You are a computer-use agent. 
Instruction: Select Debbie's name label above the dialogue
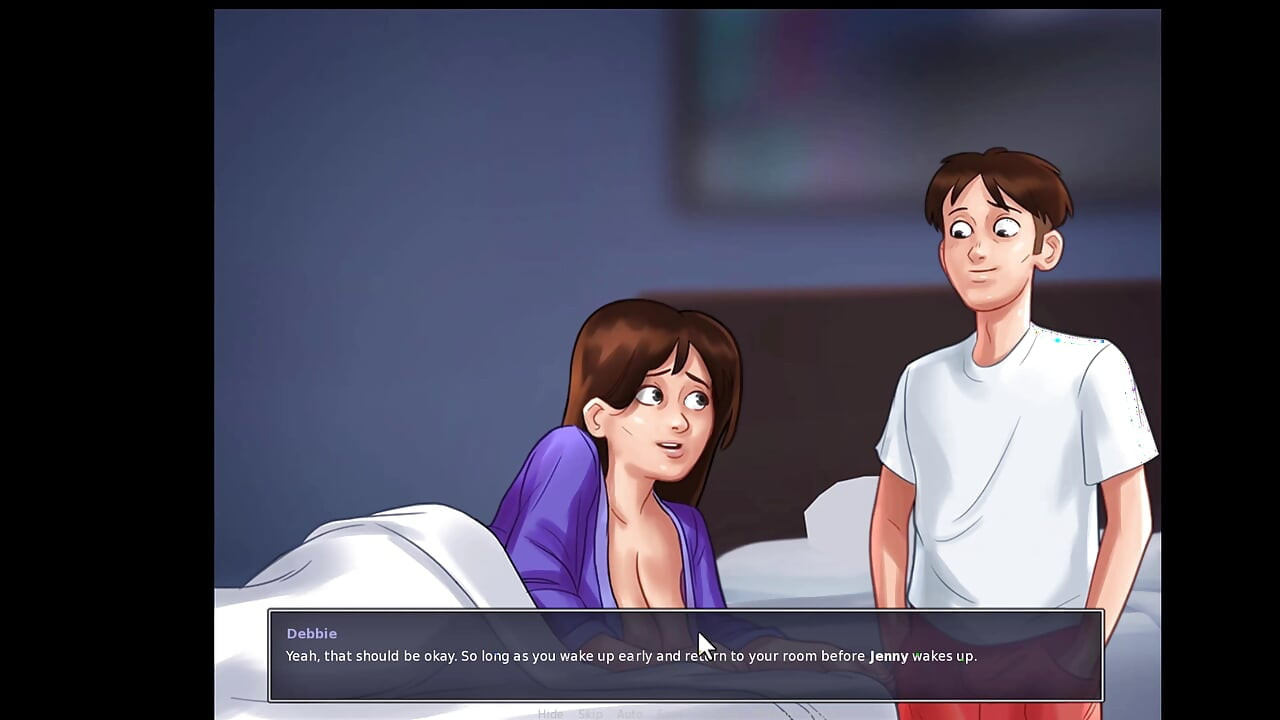click(312, 633)
